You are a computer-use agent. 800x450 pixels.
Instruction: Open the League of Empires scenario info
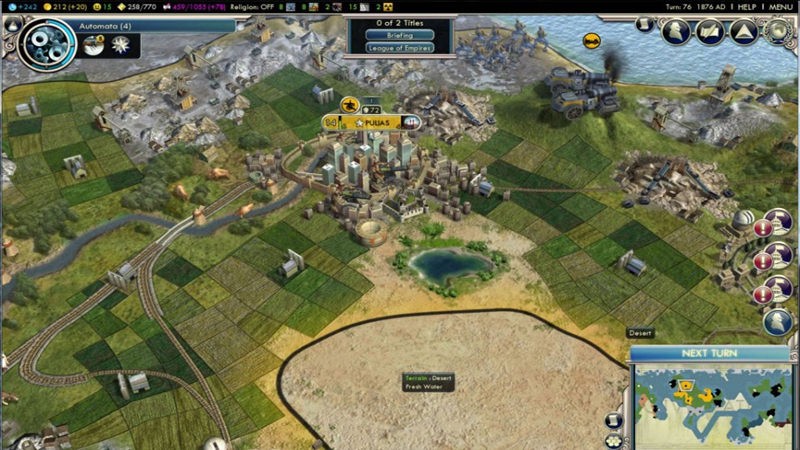399,47
